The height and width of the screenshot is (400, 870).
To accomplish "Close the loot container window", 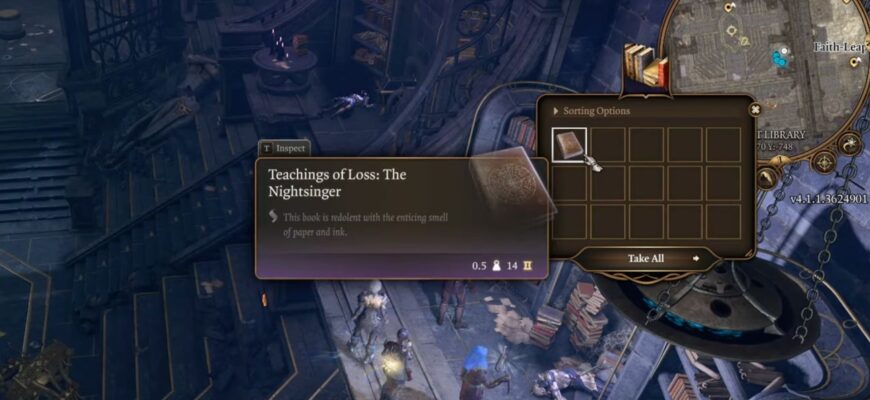I will tap(756, 110).
